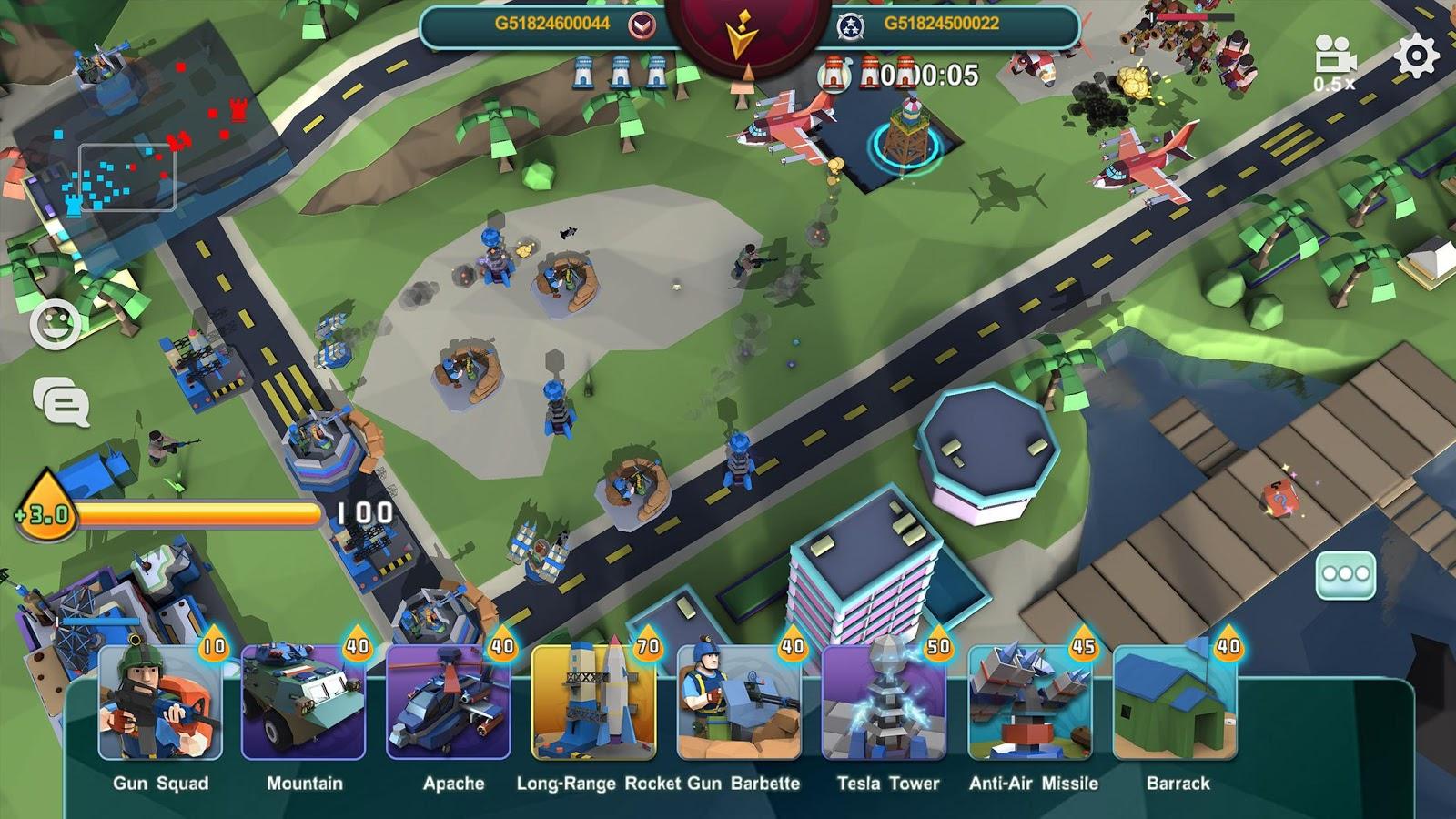Select the Tesla Tower card

coord(885,703)
